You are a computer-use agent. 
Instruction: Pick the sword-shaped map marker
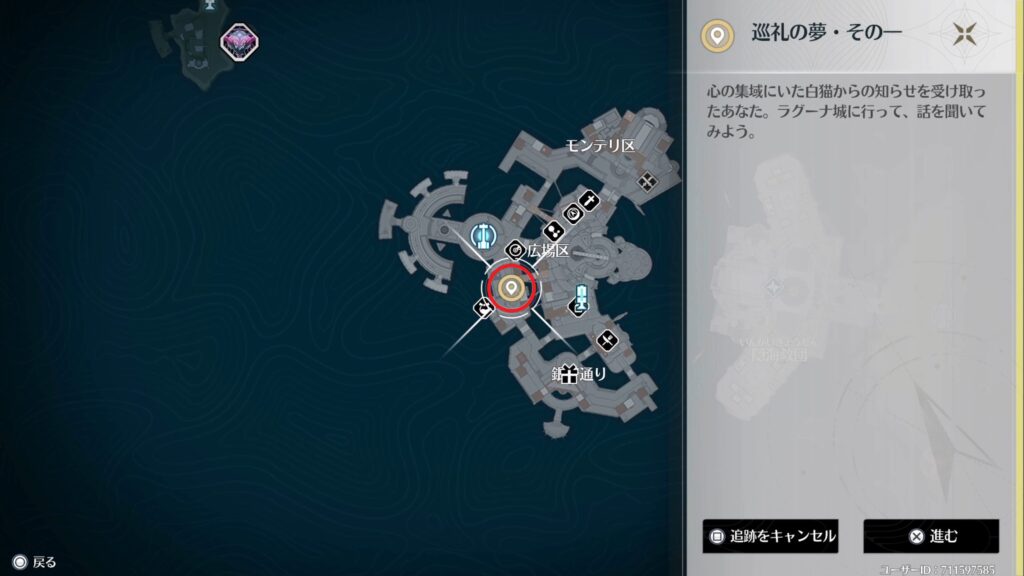[590, 202]
